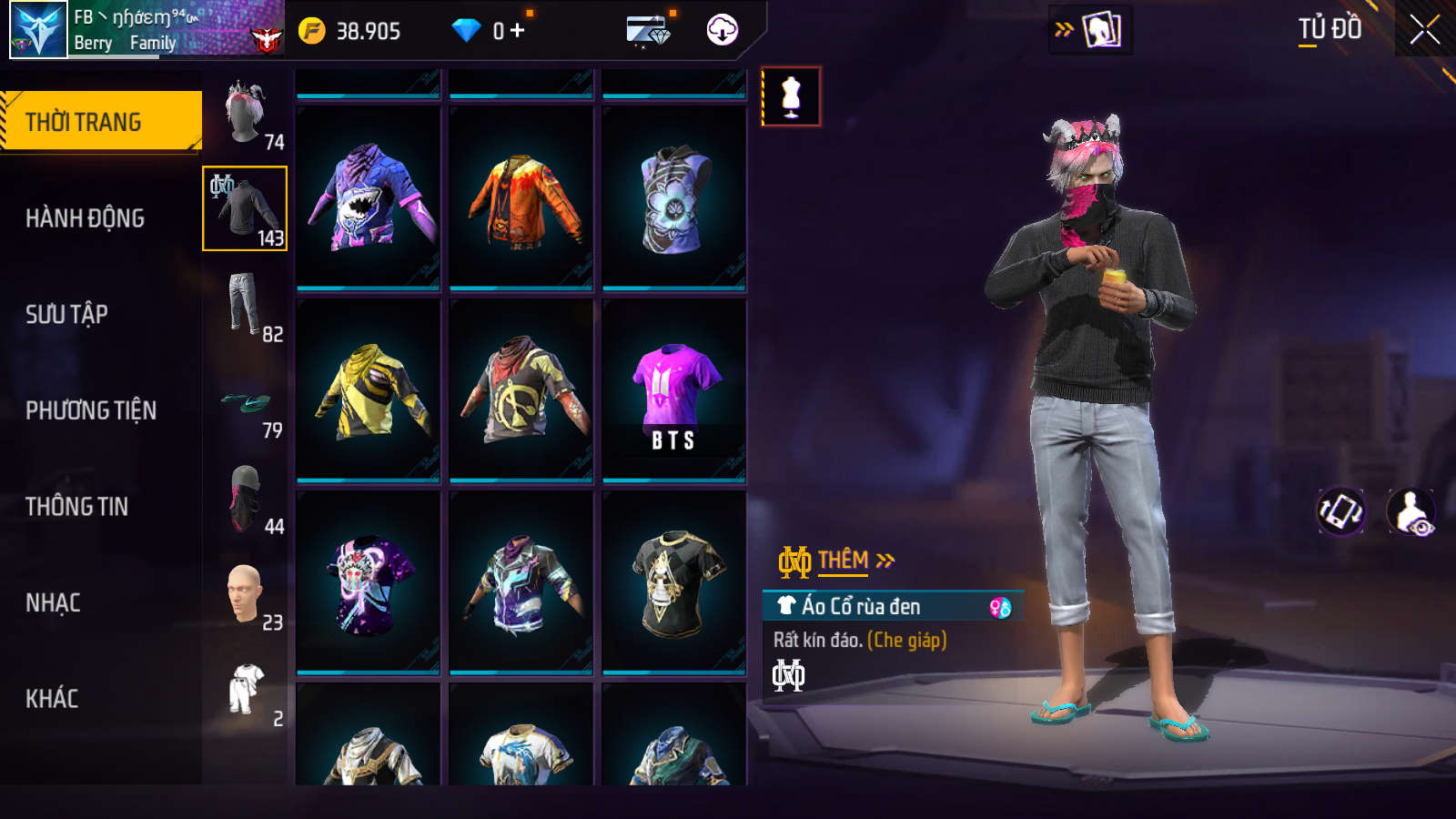This screenshot has width=1456, height=819.
Task: Open the shoes category showing 79
Action: click(x=246, y=403)
